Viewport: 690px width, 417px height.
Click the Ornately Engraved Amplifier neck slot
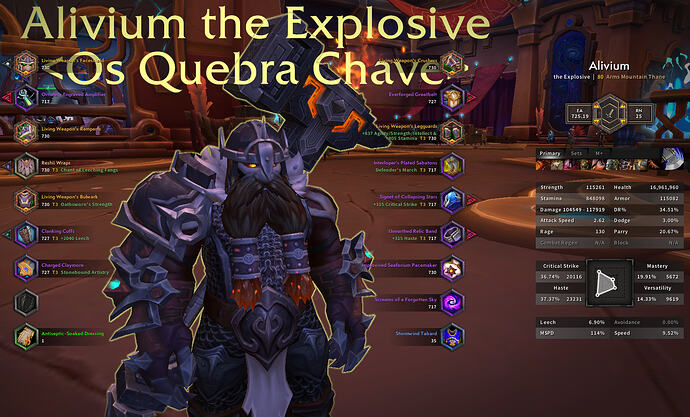click(x=26, y=97)
